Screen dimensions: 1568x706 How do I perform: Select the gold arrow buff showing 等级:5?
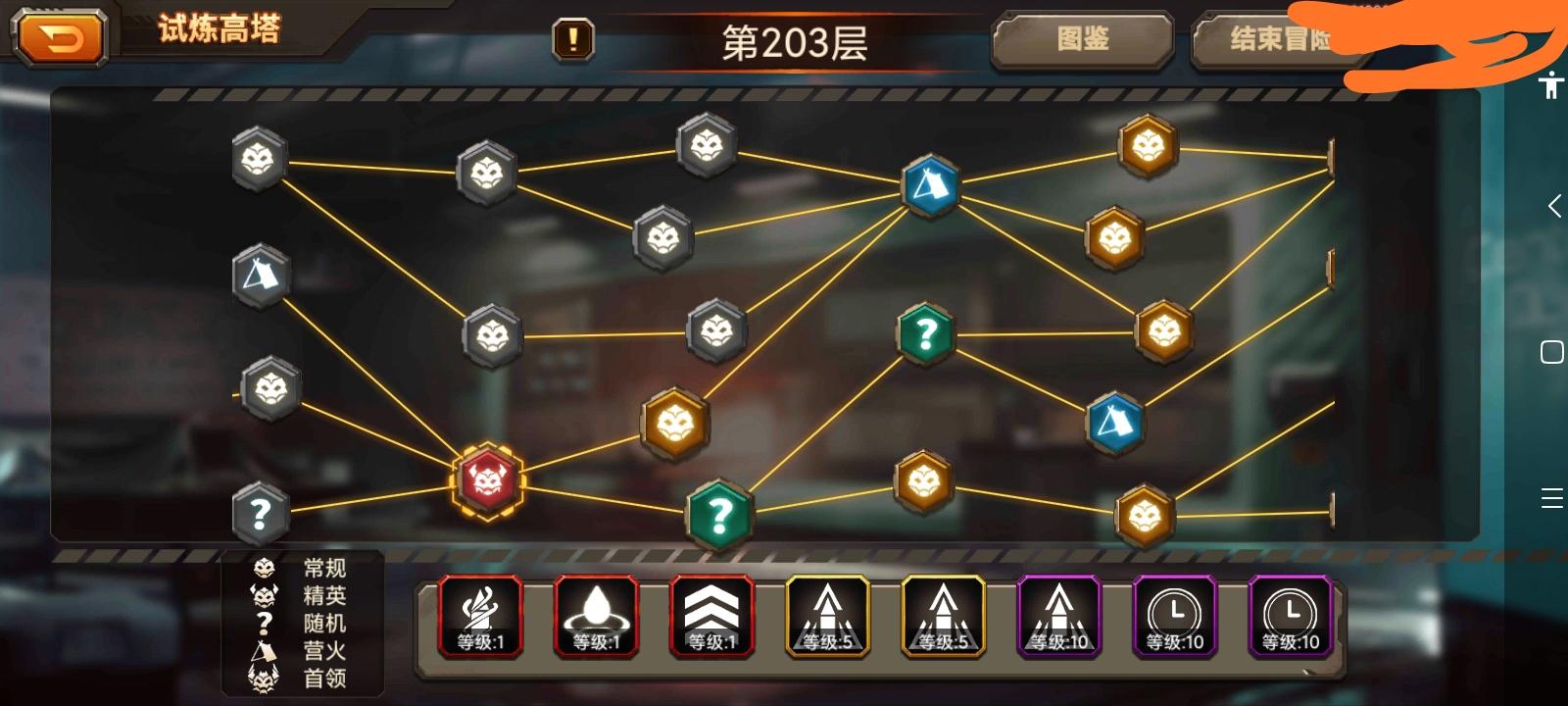tap(828, 616)
